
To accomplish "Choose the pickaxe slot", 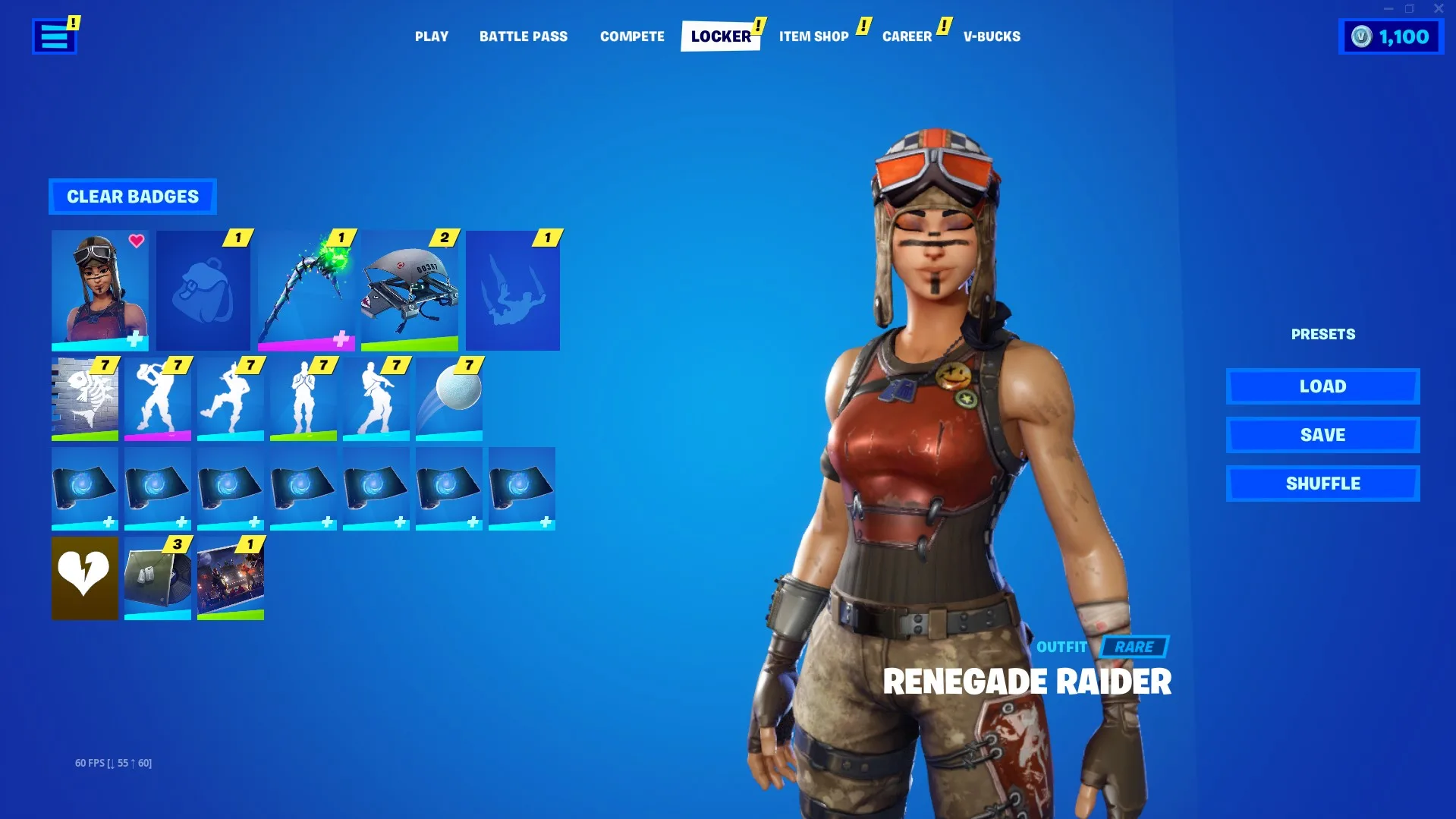I will tap(306, 291).
